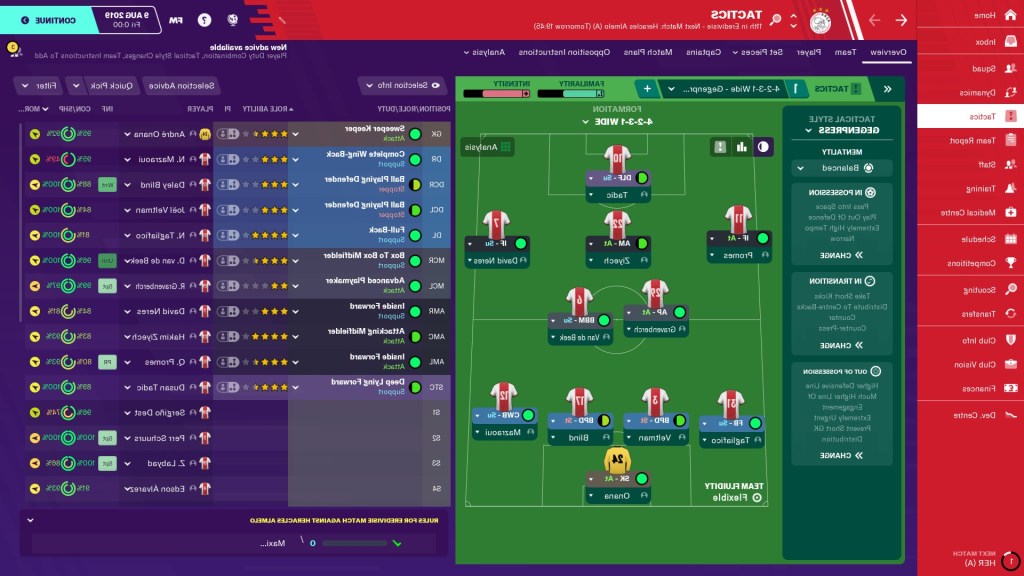Viewport: 1024px width, 576px height.
Task: Open the Inbox from the sidebar
Action: (x=984, y=41)
